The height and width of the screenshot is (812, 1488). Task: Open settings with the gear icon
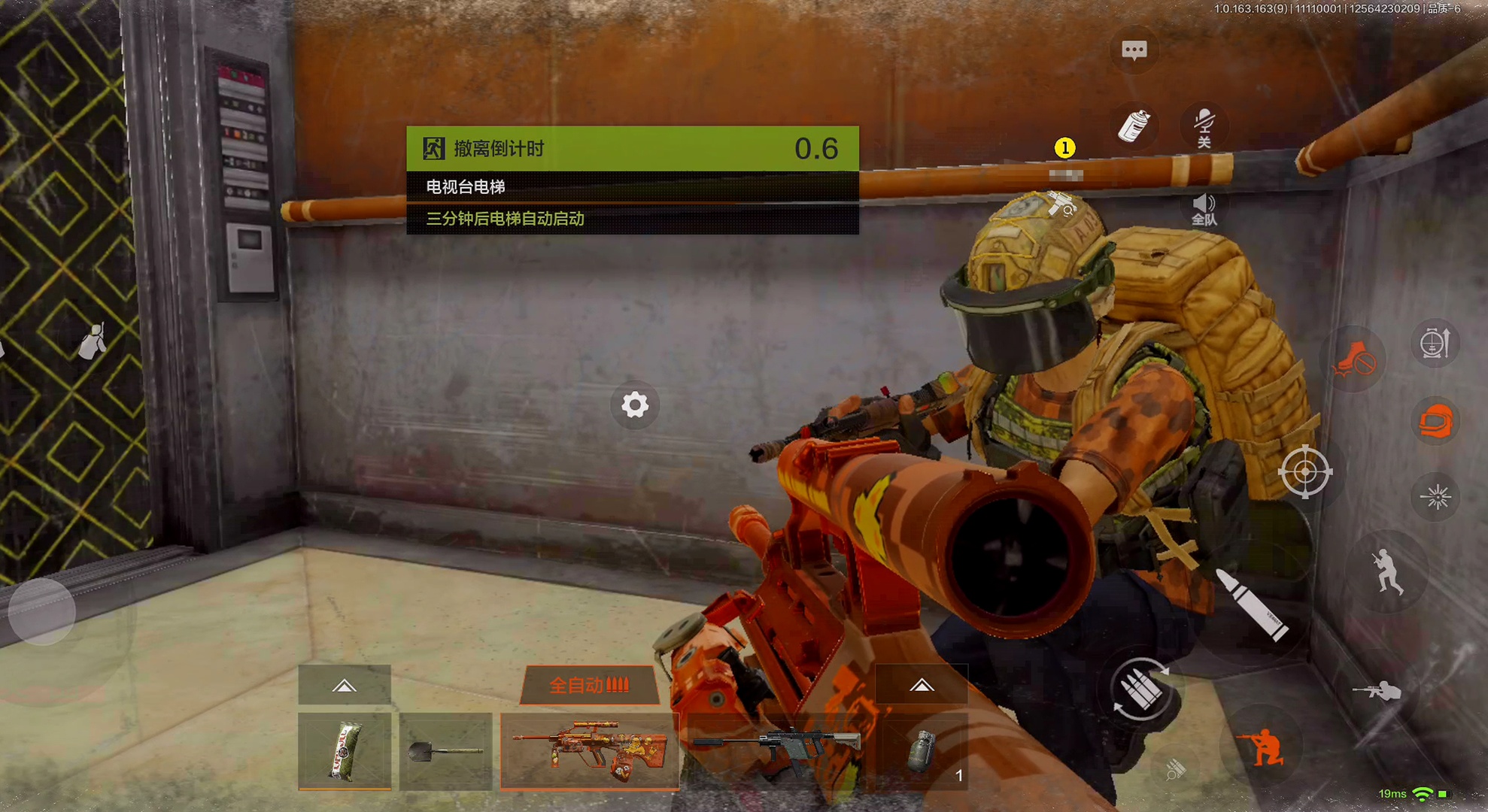pos(635,405)
